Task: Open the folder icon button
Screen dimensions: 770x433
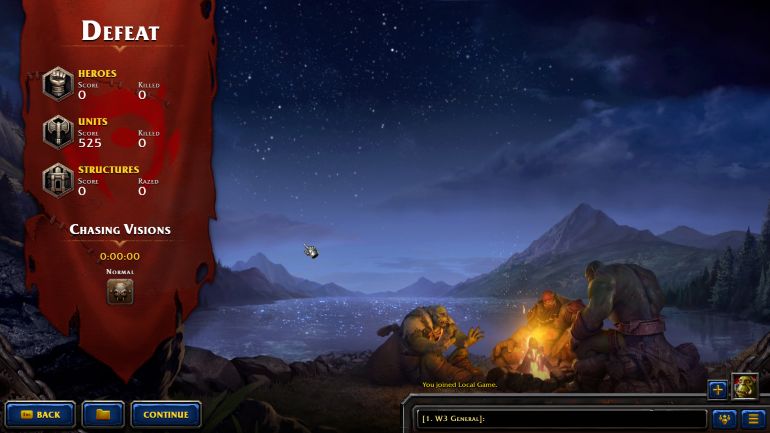Action: tap(103, 414)
